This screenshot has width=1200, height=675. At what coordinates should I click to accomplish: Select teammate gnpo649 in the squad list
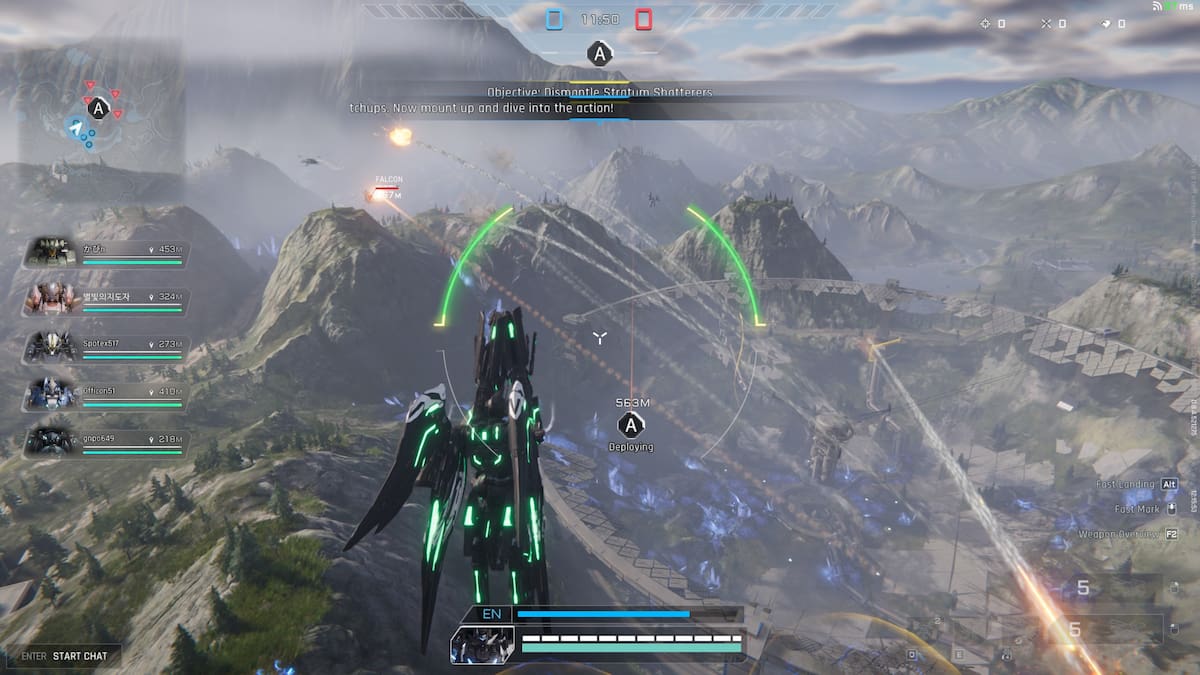[x=105, y=441]
